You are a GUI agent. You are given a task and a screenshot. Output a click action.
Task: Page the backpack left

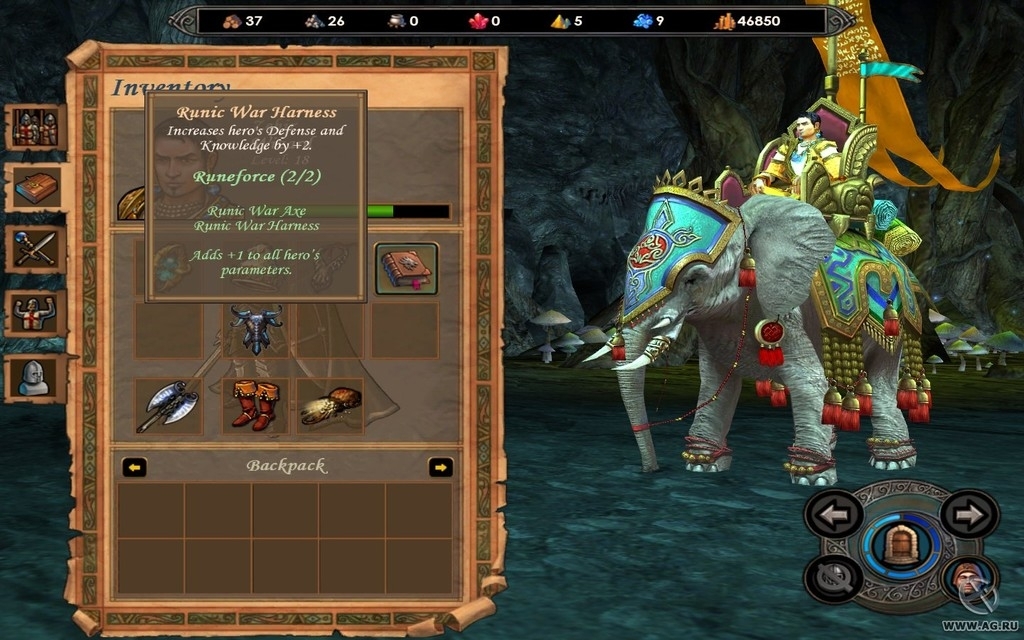(x=134, y=467)
